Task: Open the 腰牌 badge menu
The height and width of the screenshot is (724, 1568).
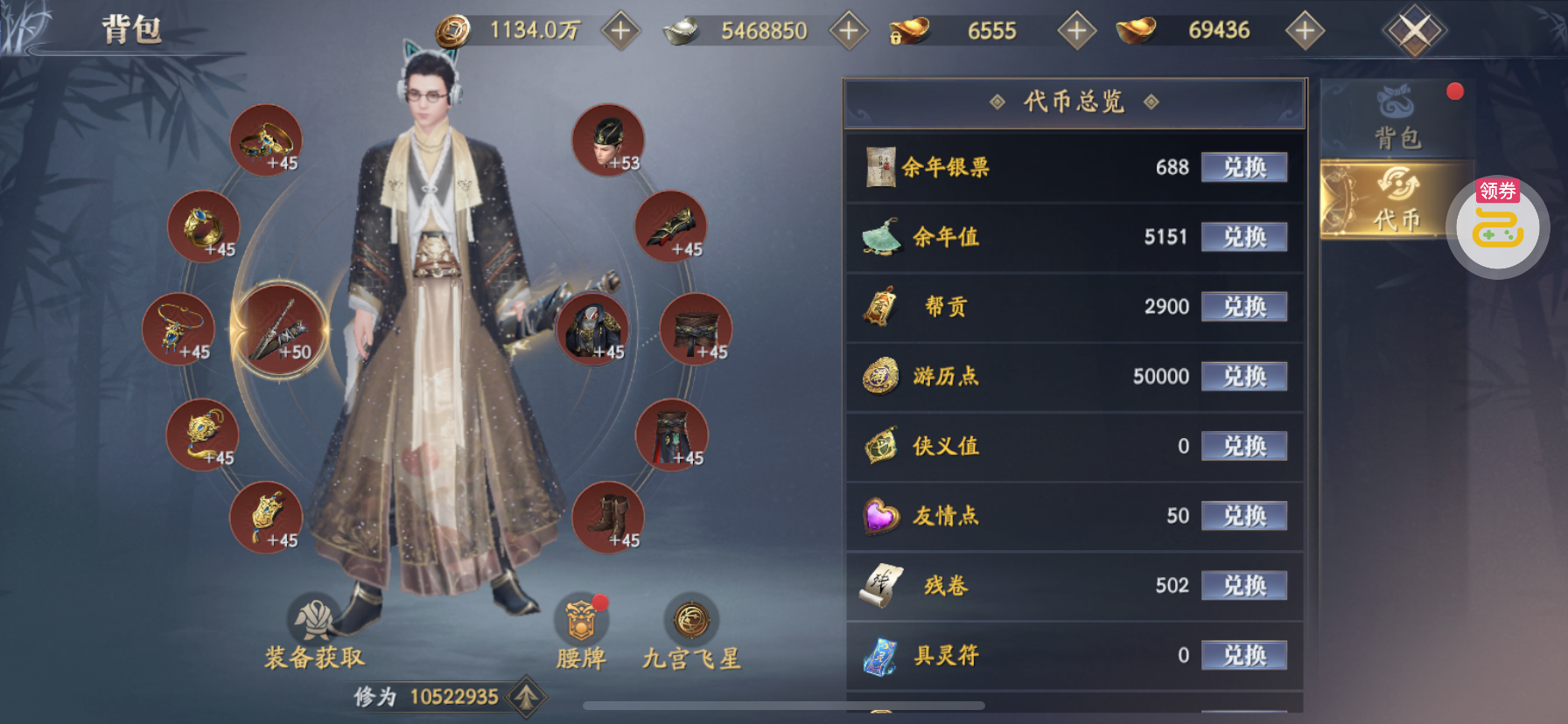Action: point(581,633)
